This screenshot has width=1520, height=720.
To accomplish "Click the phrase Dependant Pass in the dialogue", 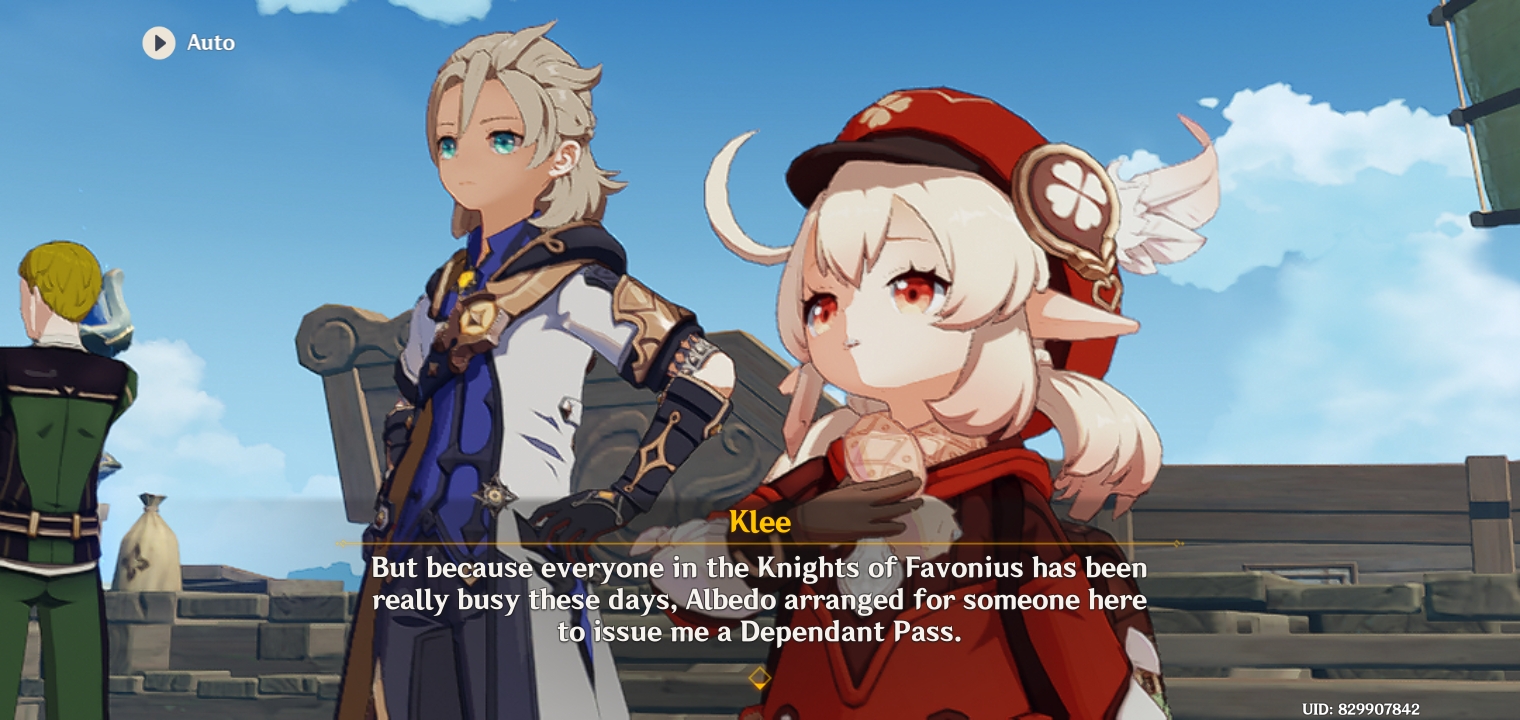I will pyautogui.click(x=844, y=632).
